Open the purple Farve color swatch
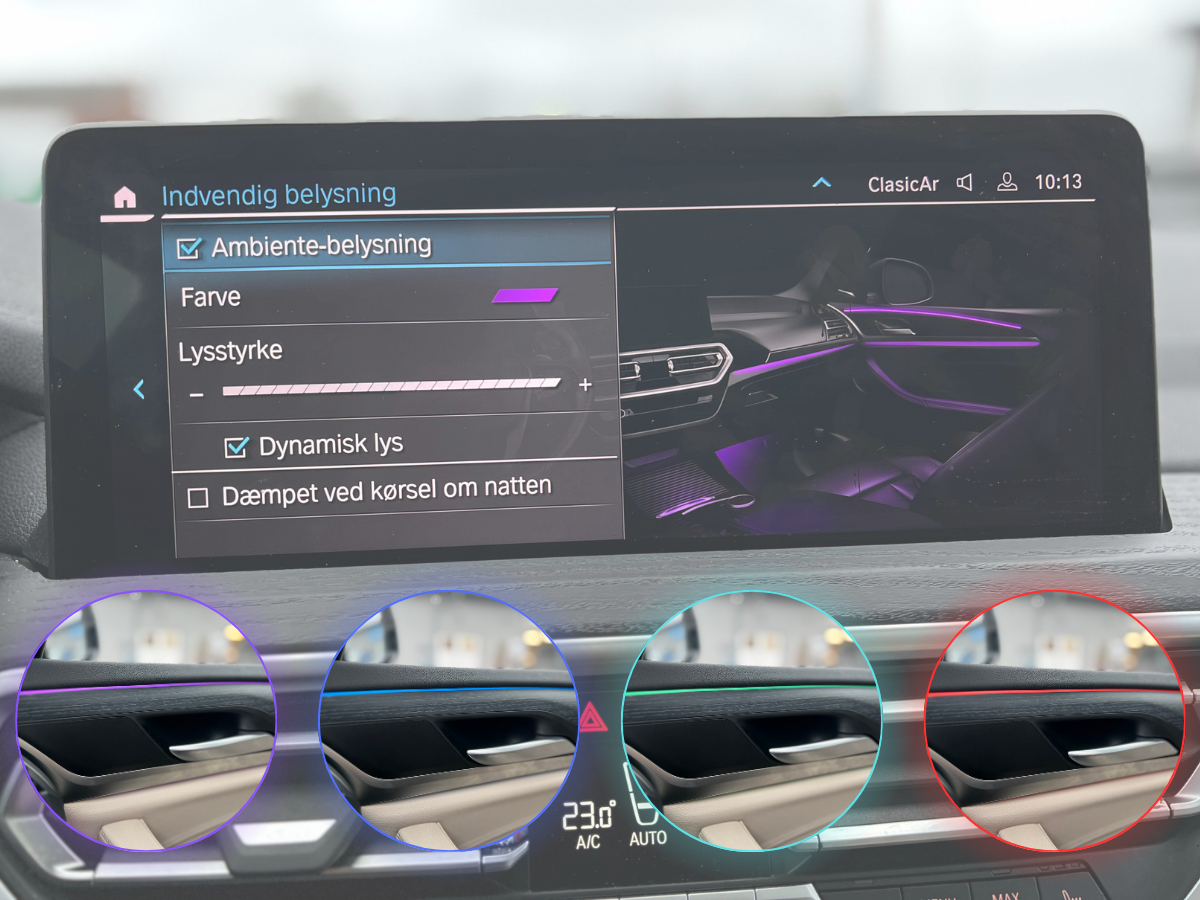This screenshot has height=900, width=1200. point(525,295)
